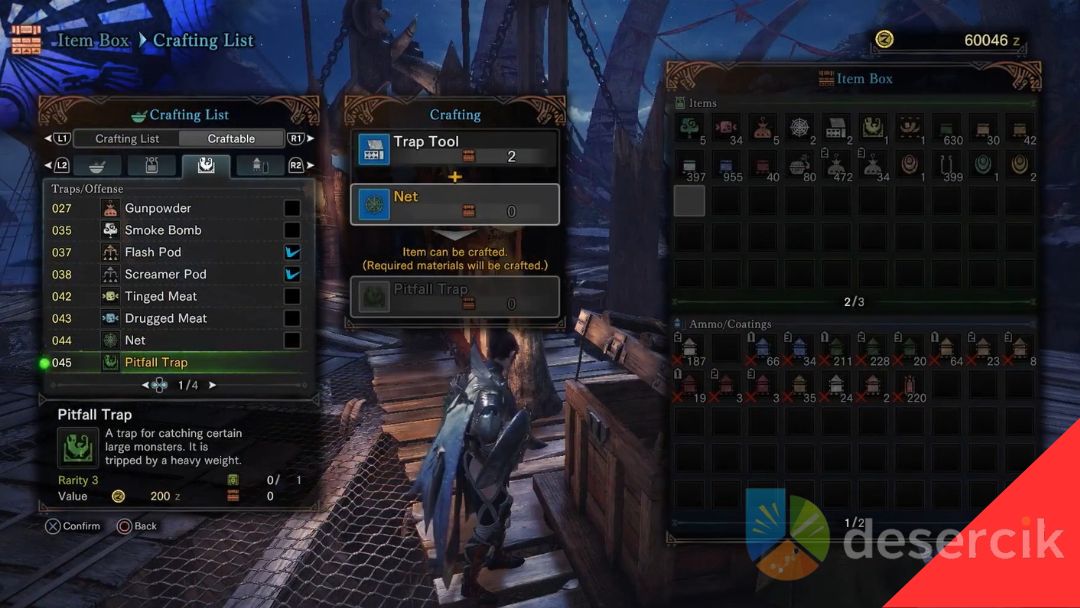Switch to the Crafting List view tab
The image size is (1080, 608).
(127, 139)
